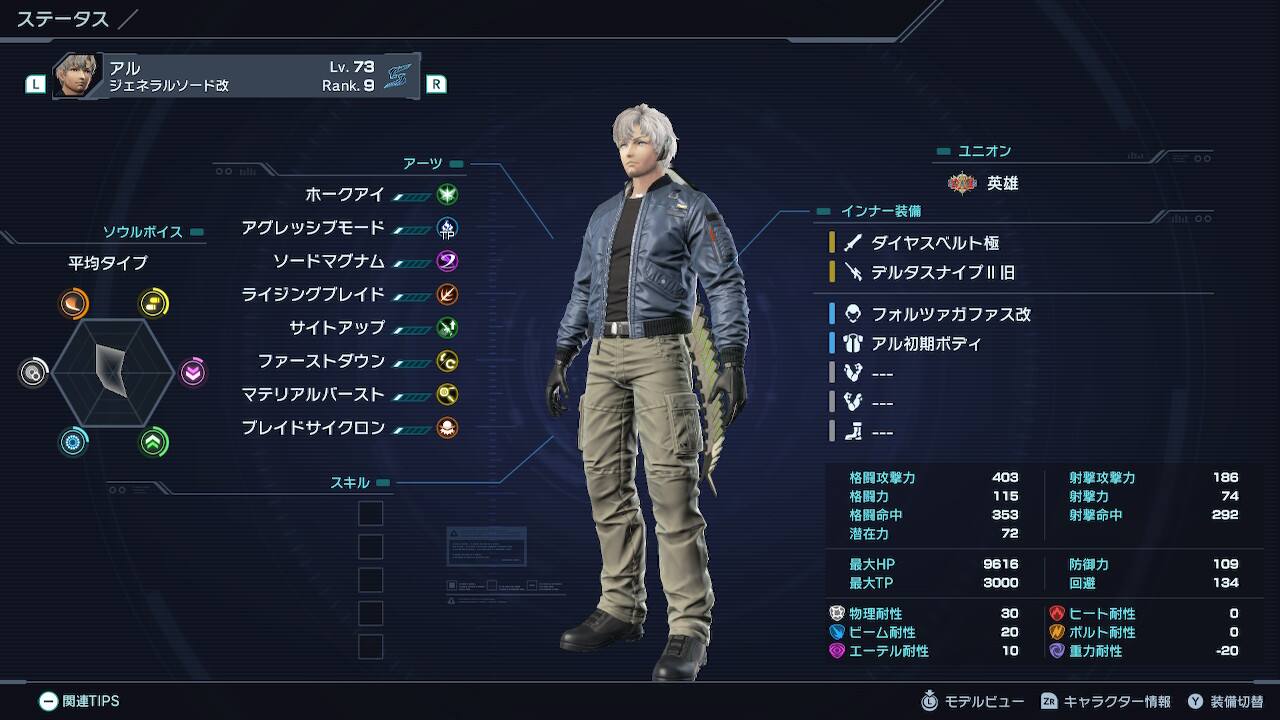Select the ダイヤスベルト極 melee weapon

coord(934,242)
